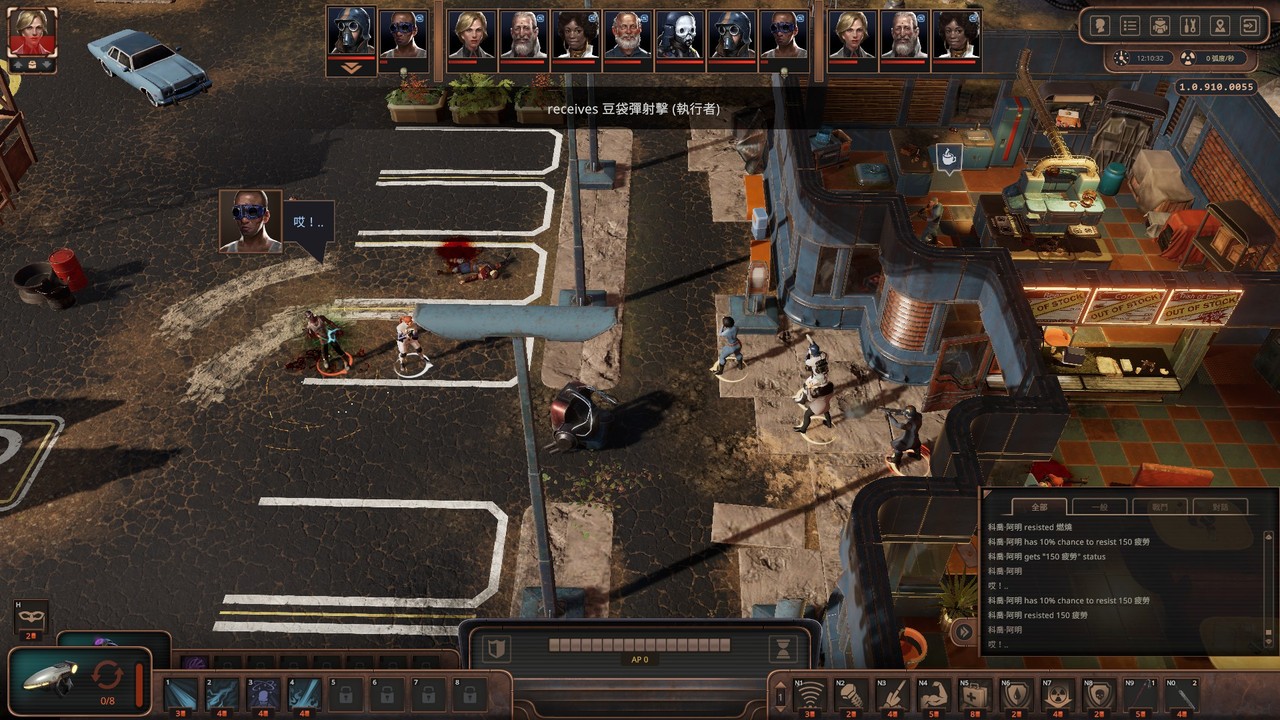Reload the equipped weapon

[x=106, y=675]
